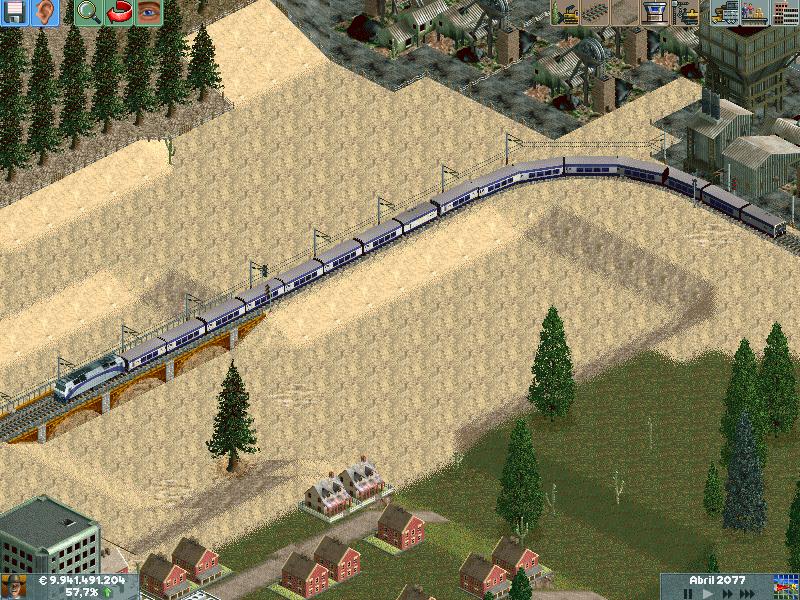Select the road construction tool
This screenshot has width=800, height=600.
pos(625,13)
